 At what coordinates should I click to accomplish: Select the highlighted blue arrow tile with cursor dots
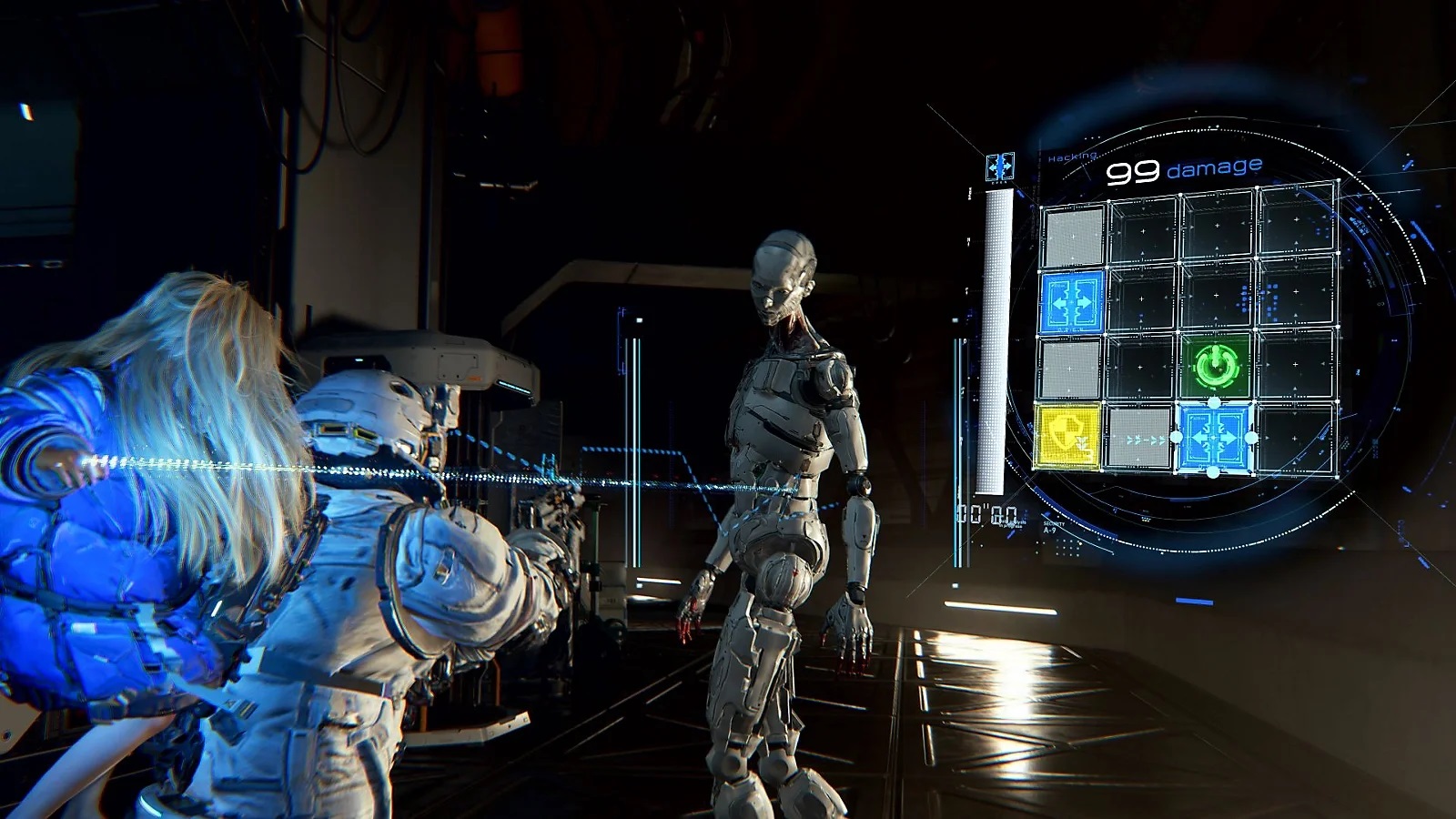1214,438
